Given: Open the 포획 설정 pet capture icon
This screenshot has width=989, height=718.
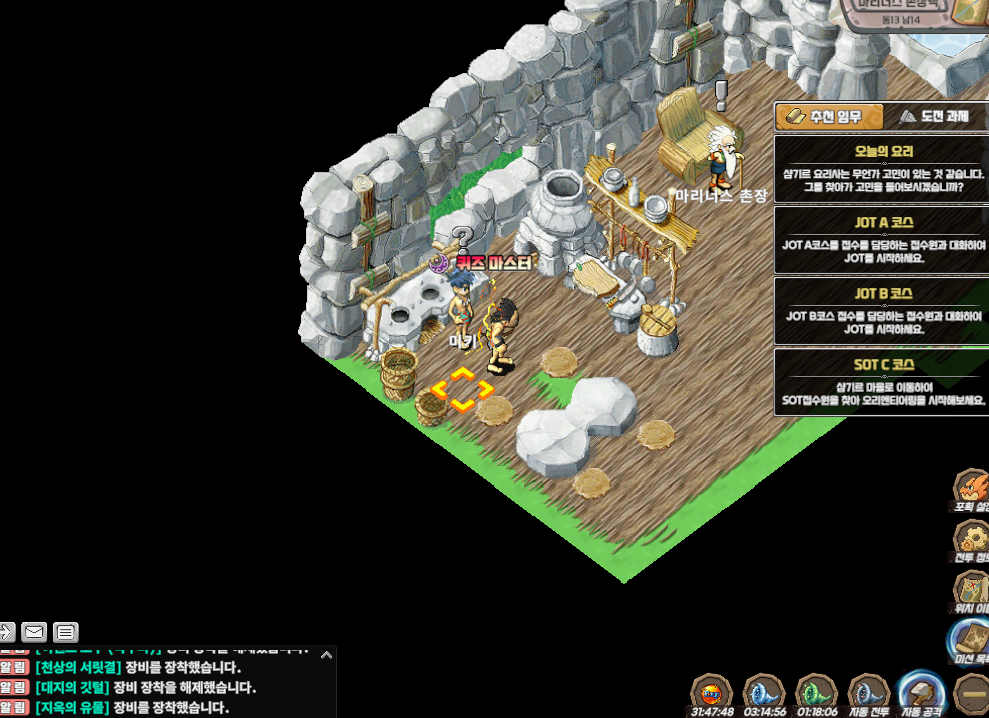Looking at the screenshot, I should click(971, 489).
